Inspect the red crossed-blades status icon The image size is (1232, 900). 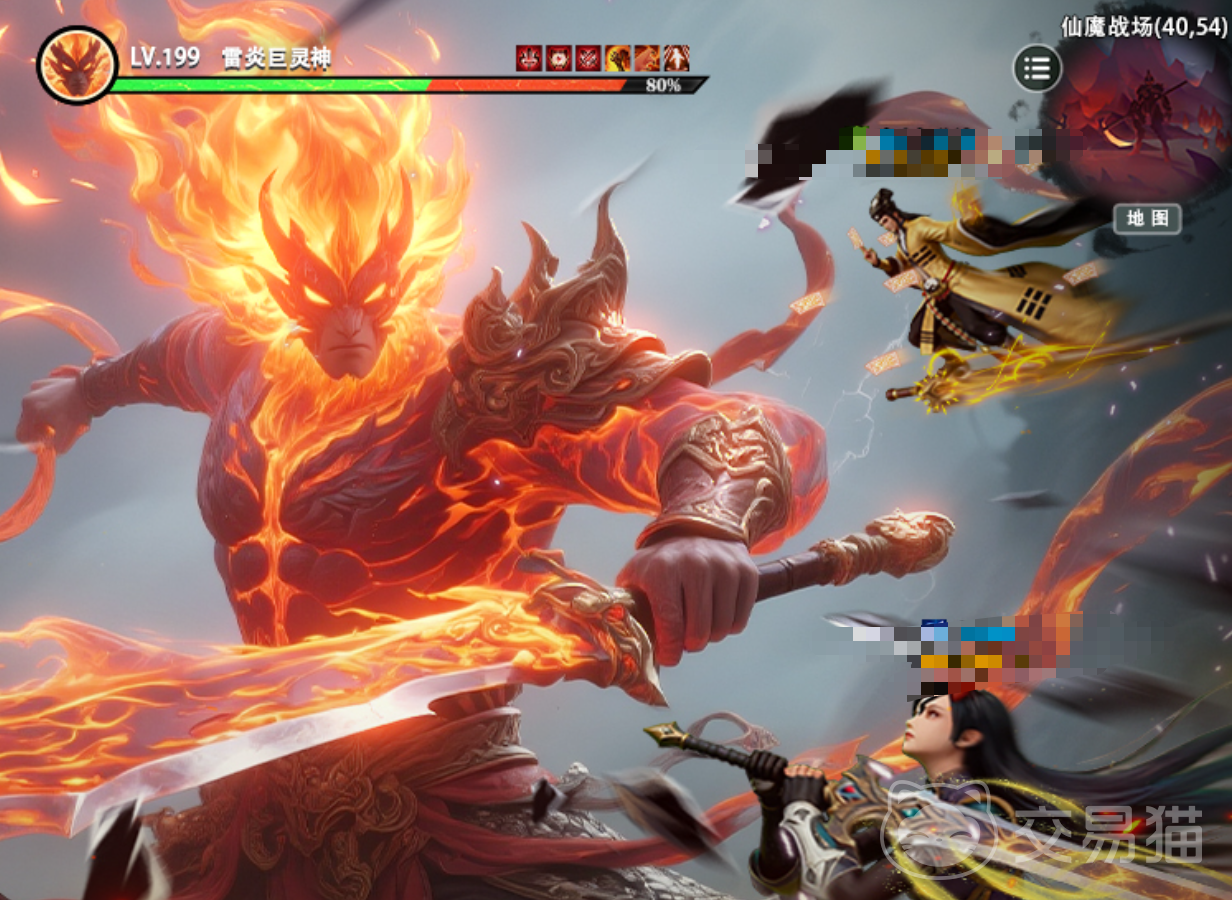click(x=588, y=58)
